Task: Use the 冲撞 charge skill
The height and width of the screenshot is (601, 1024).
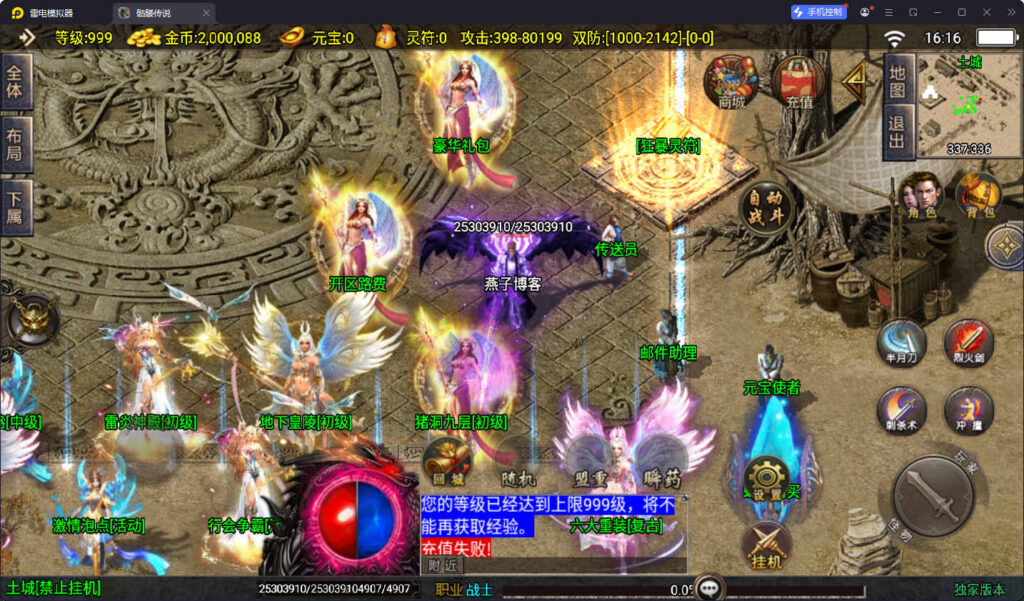Action: 968,410
